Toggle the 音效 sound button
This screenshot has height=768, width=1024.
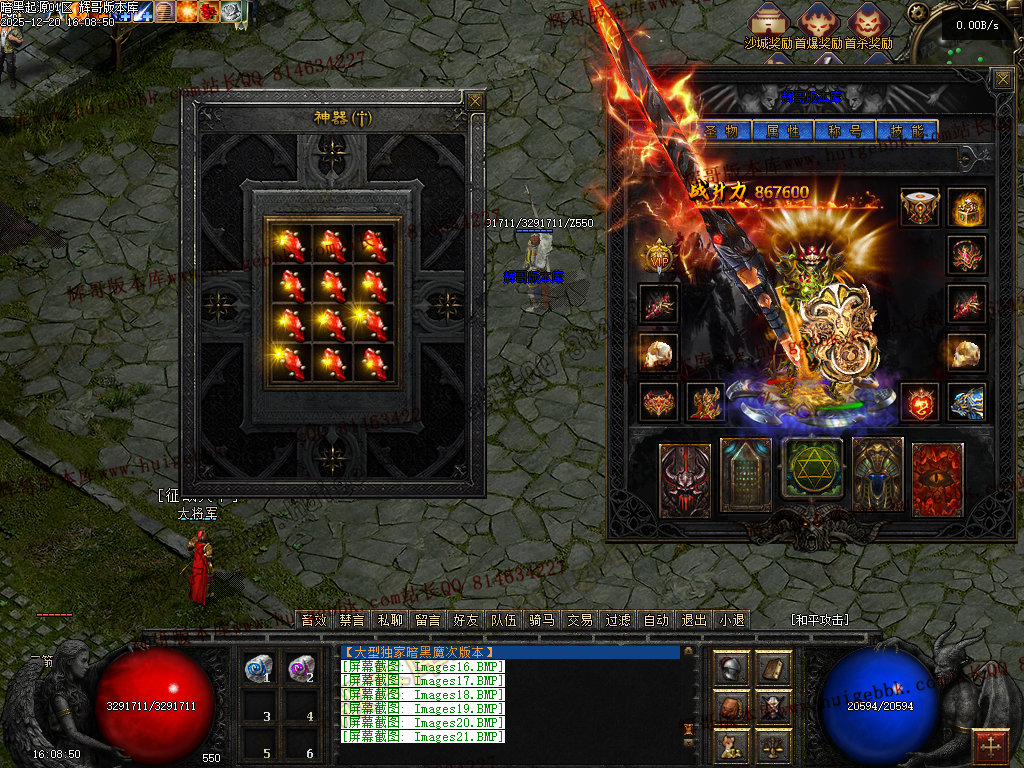314,620
